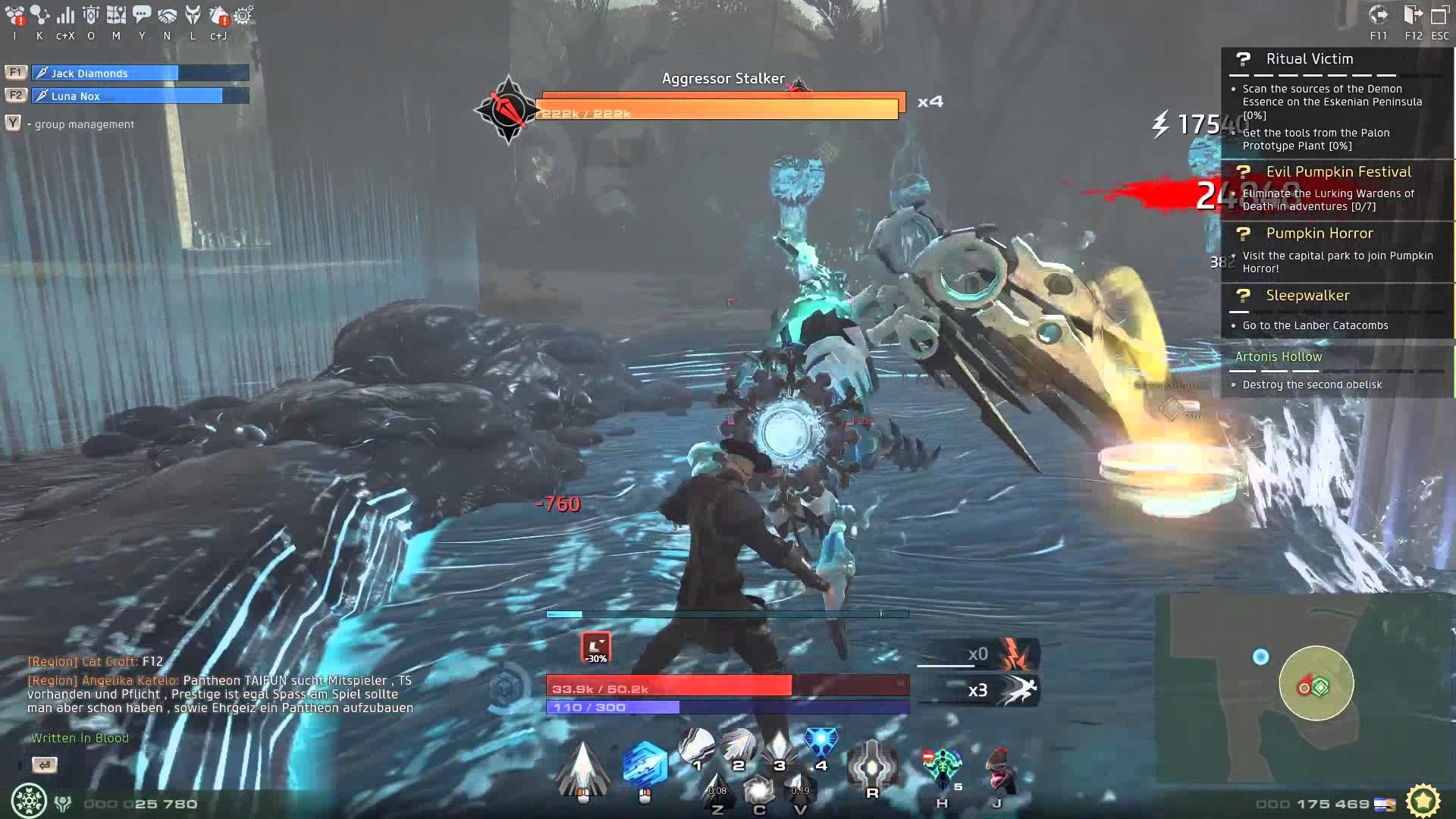Toggle help on the Ritual Victim quest marker
This screenshot has width=1456, height=819.
(1242, 61)
